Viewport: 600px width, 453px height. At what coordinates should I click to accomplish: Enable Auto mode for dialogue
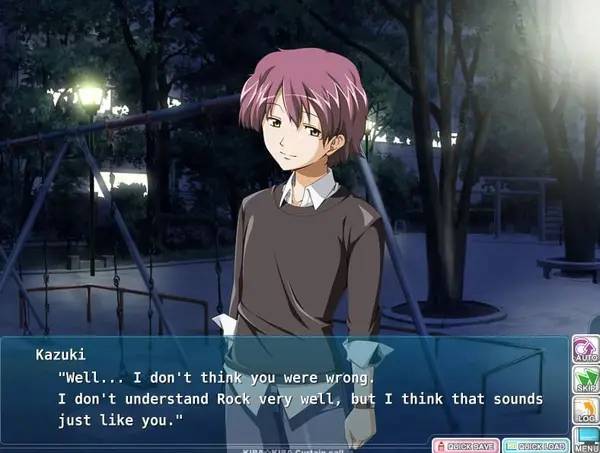[x=585, y=350]
